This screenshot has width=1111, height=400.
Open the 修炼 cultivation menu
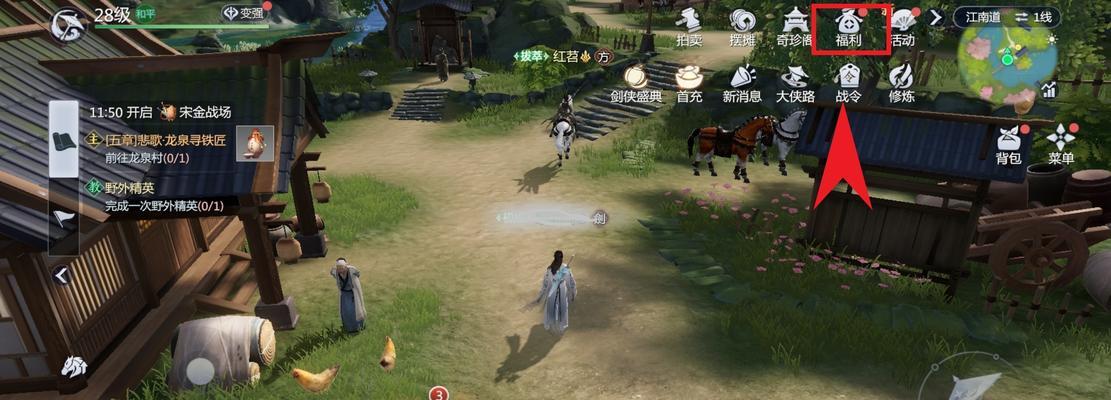click(902, 83)
